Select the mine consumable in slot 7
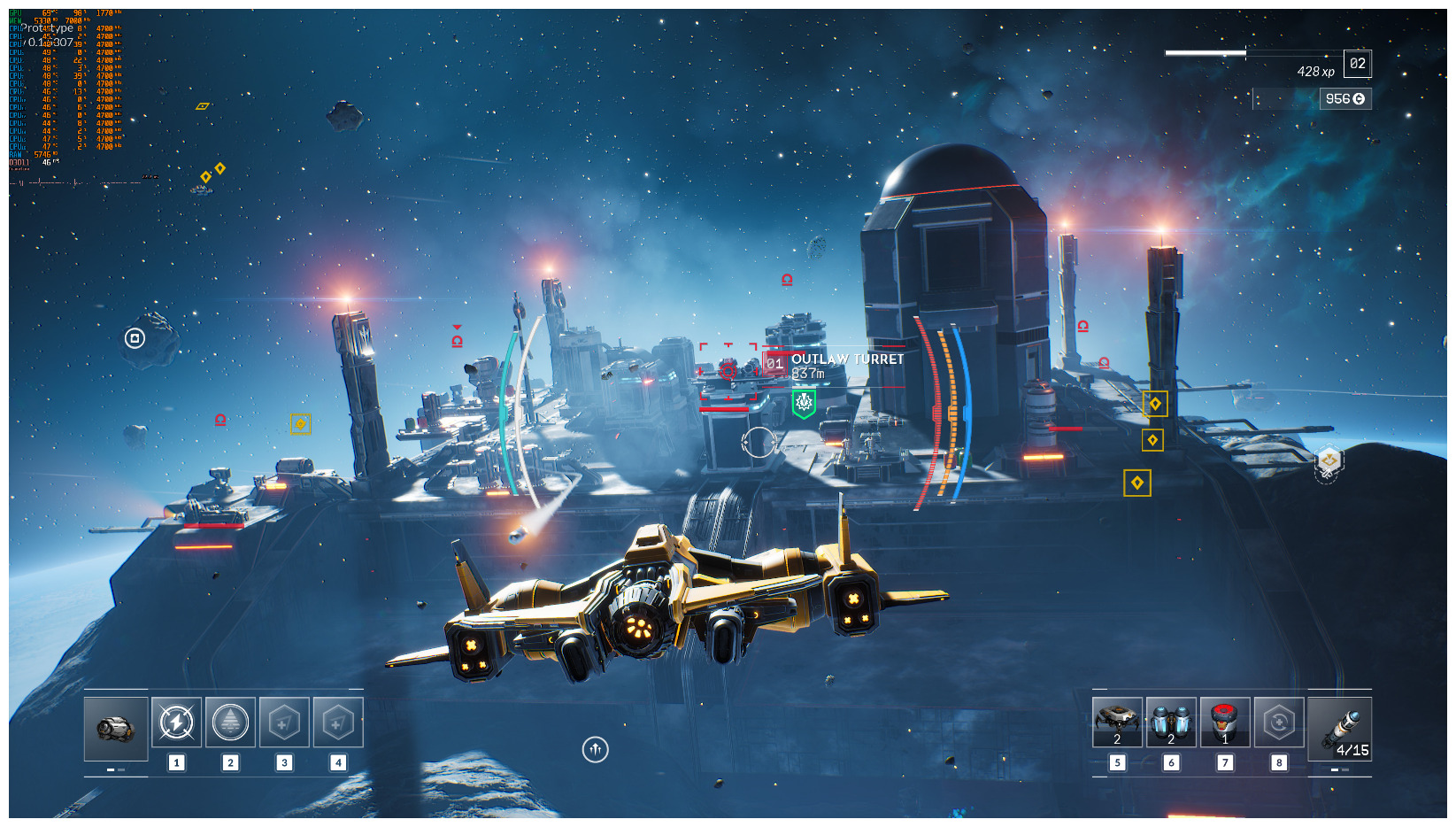The image size is (1456, 827). click(1225, 720)
